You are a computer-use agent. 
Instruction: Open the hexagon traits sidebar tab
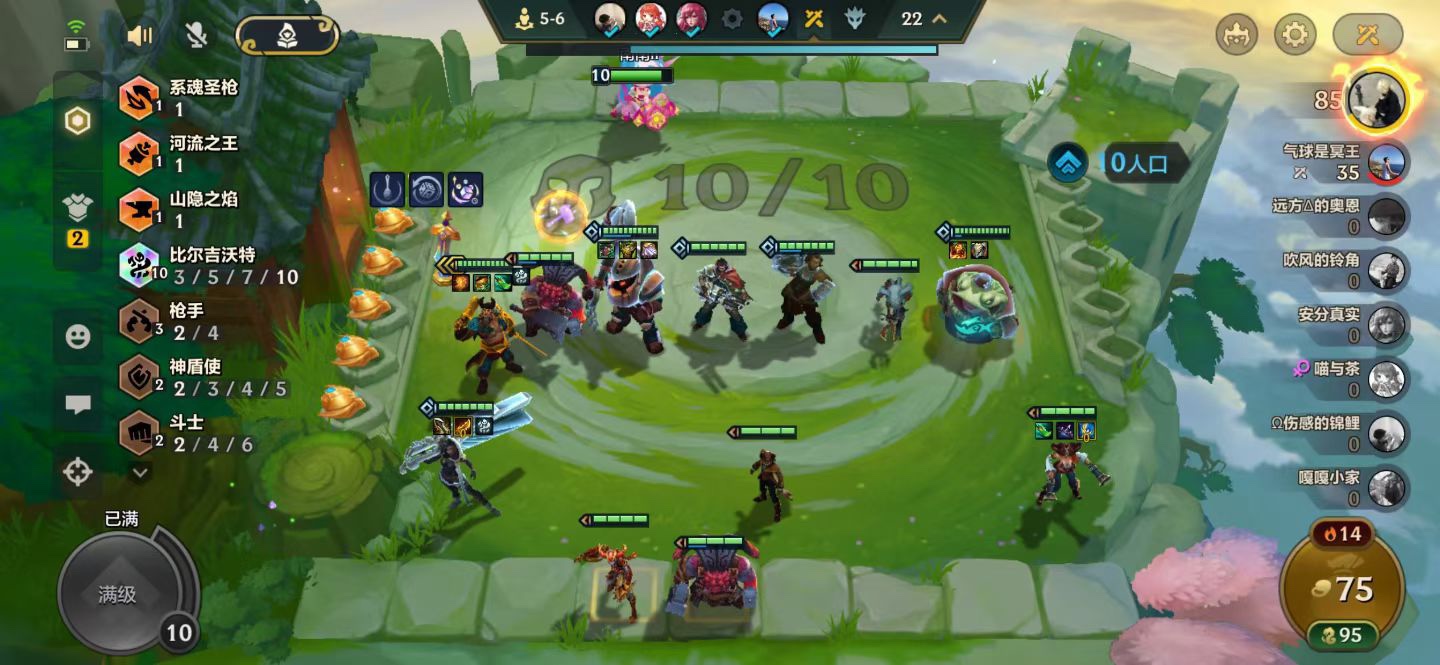(78, 121)
